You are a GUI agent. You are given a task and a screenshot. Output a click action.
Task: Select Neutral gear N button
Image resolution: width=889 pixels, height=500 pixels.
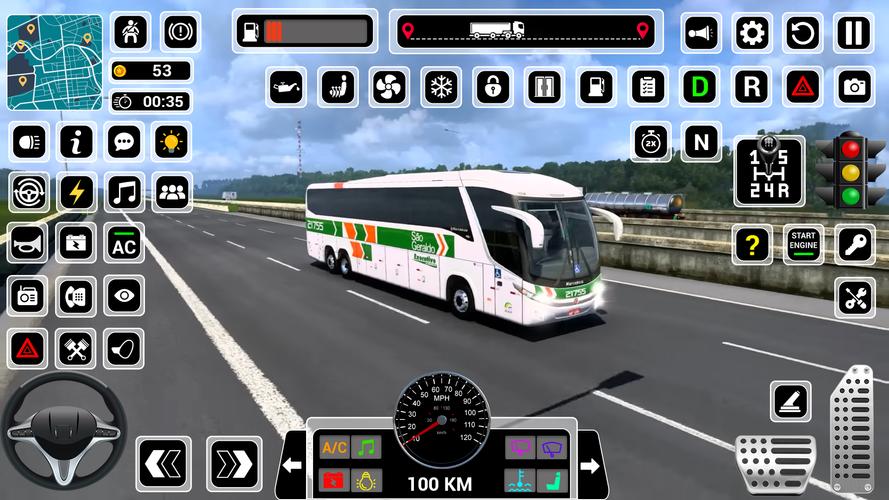tap(701, 142)
